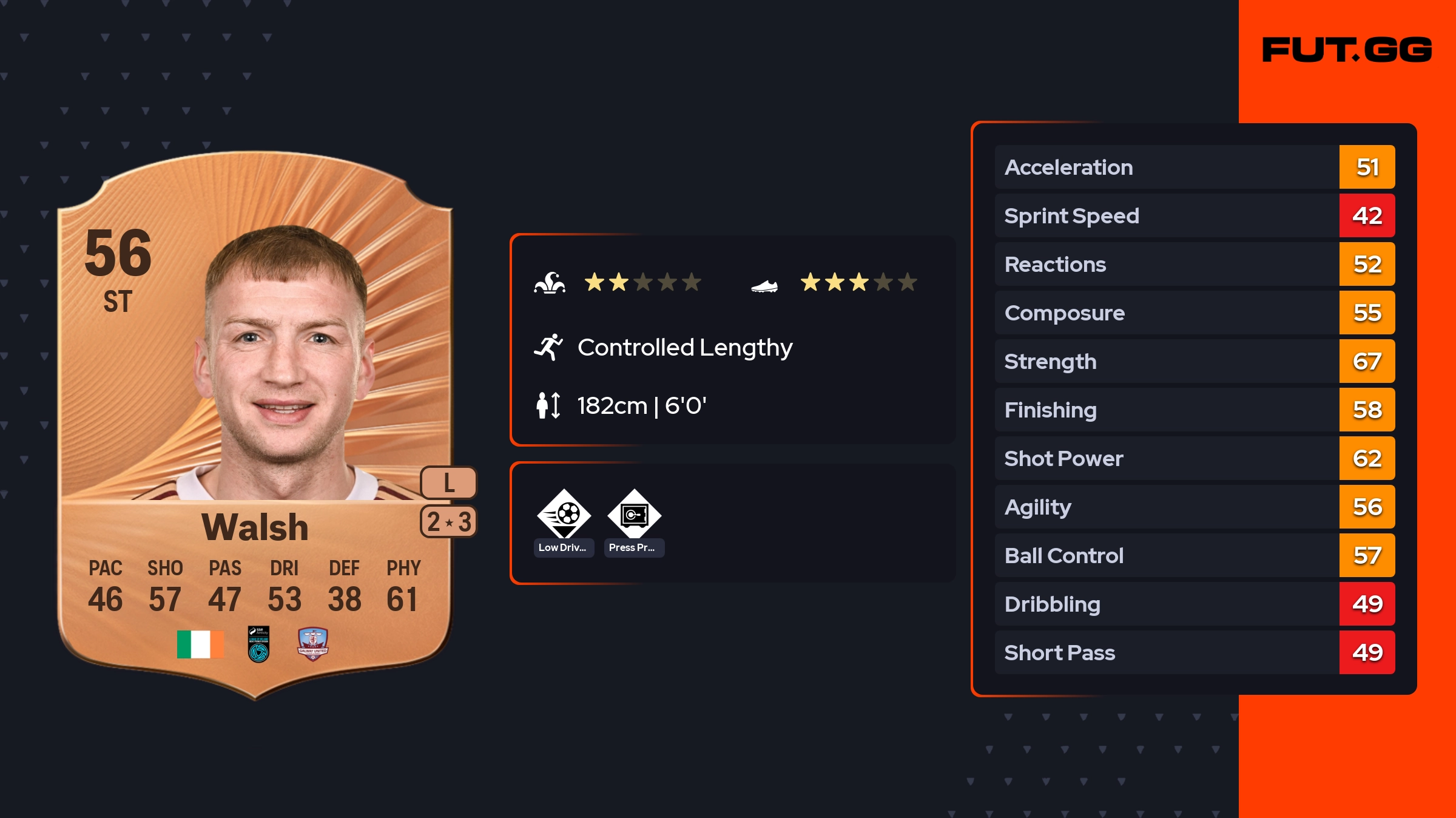The image size is (1456, 818).
Task: Click the Controlled Lengthy run style entry
Action: (684, 348)
